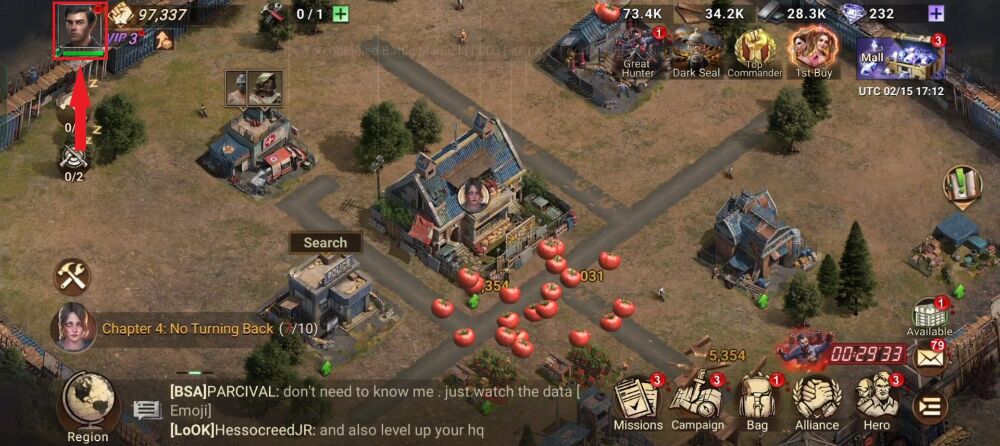
Task: Open the Missions menu
Action: tap(638, 402)
